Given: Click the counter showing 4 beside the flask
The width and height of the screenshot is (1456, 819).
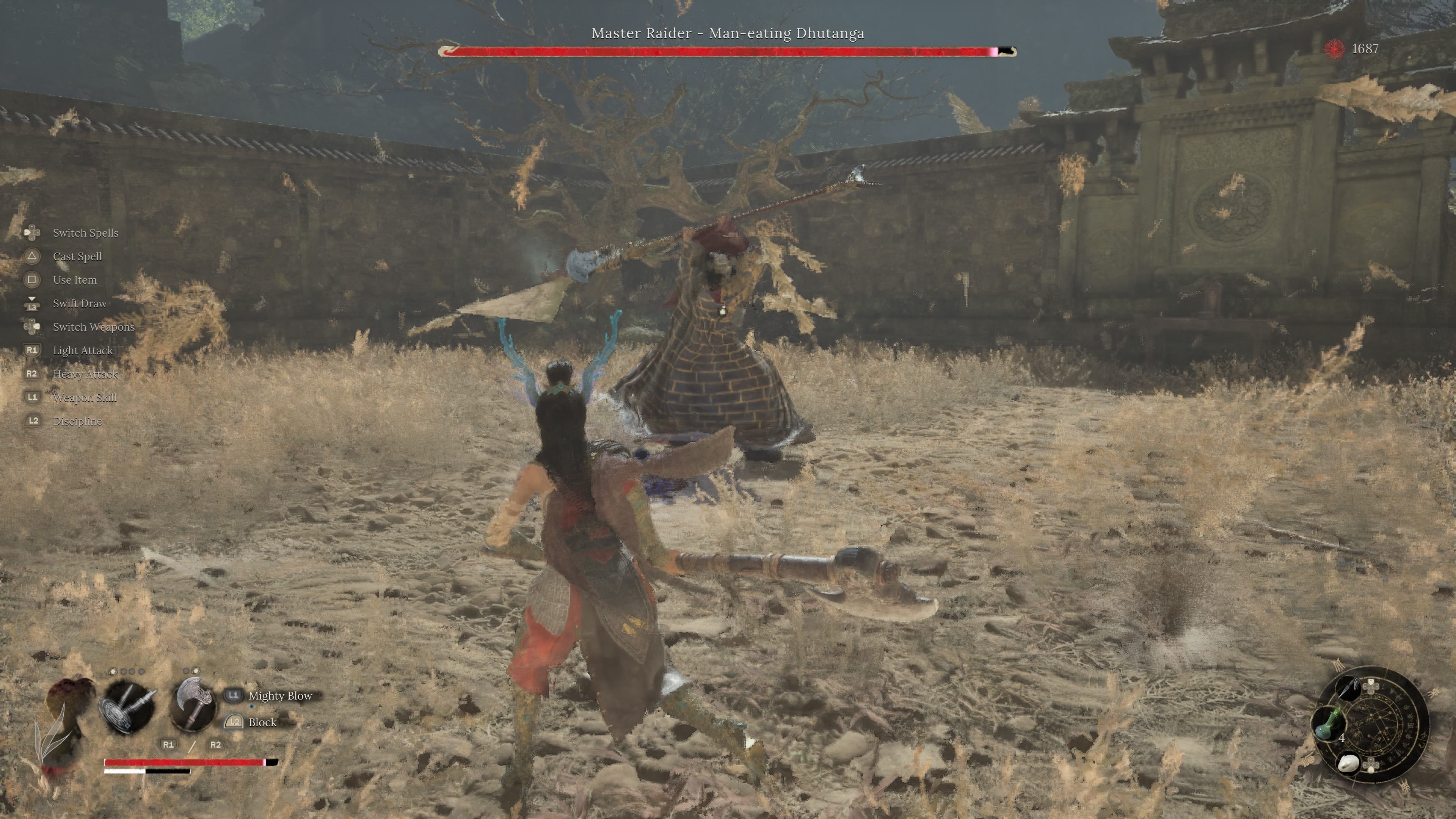Looking at the screenshot, I should click(1342, 738).
